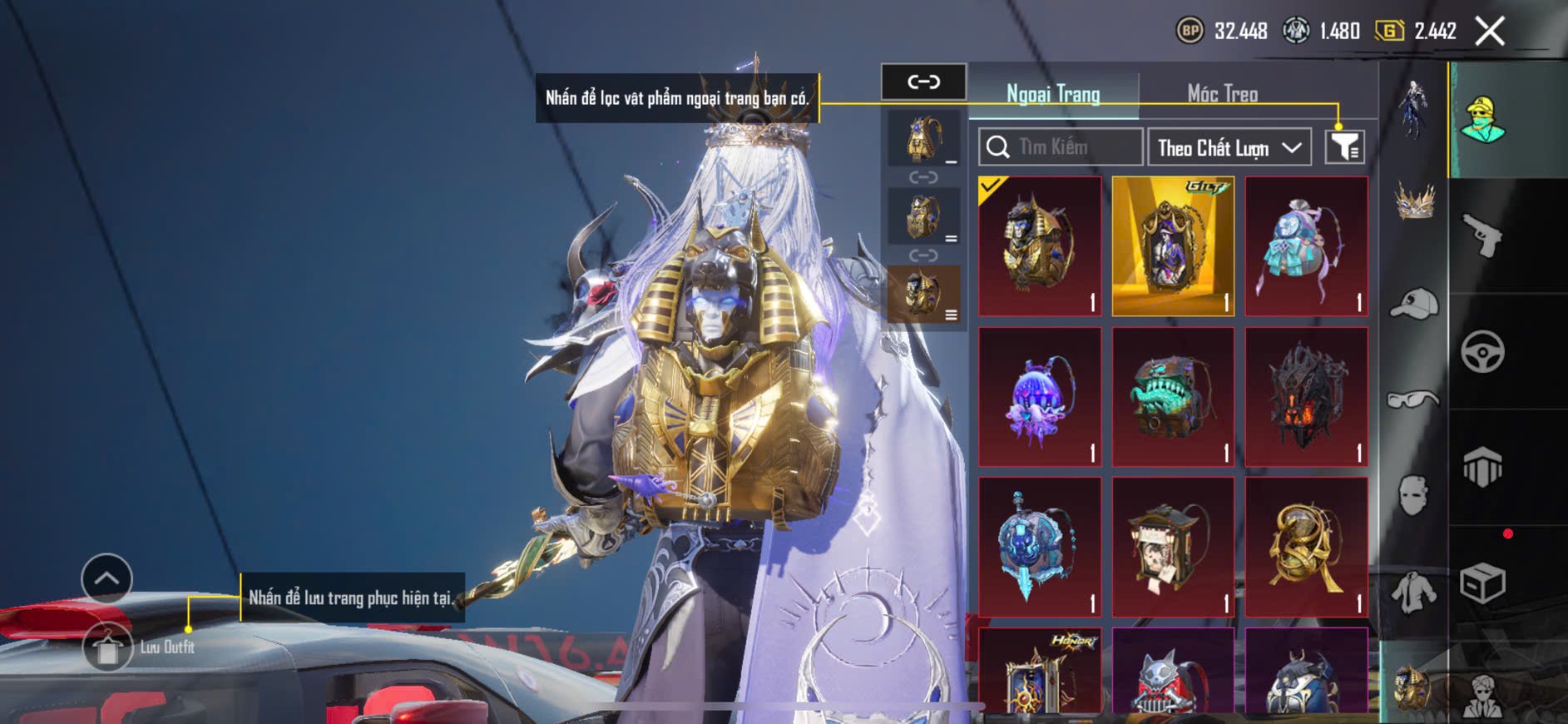Toggle the owned items filter funnel

click(x=1344, y=147)
